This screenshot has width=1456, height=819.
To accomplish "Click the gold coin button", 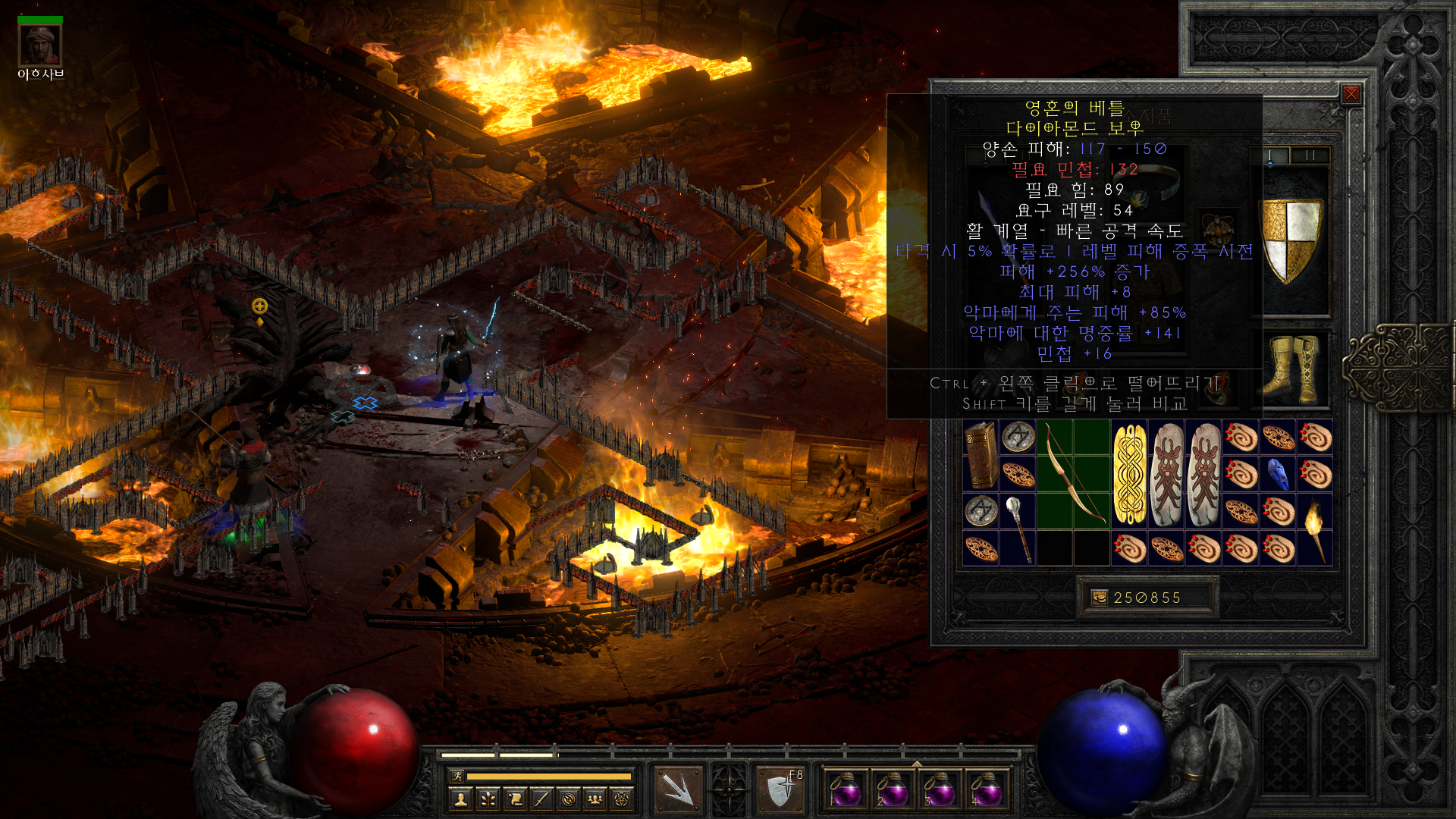I will 1100,598.
